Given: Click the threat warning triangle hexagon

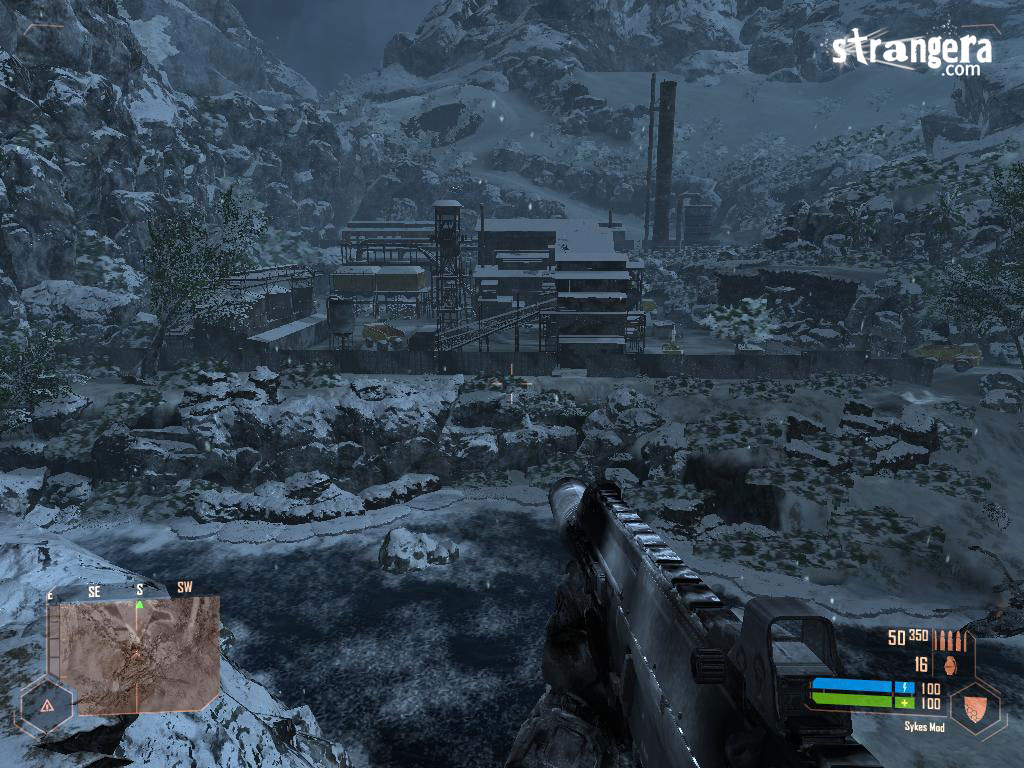Looking at the screenshot, I should coord(46,704).
